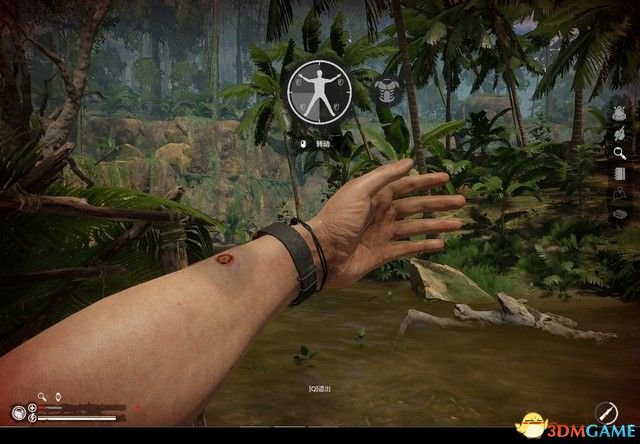The width and height of the screenshot is (640, 444).
Task: Select the leaf icon
Action: 620,133
